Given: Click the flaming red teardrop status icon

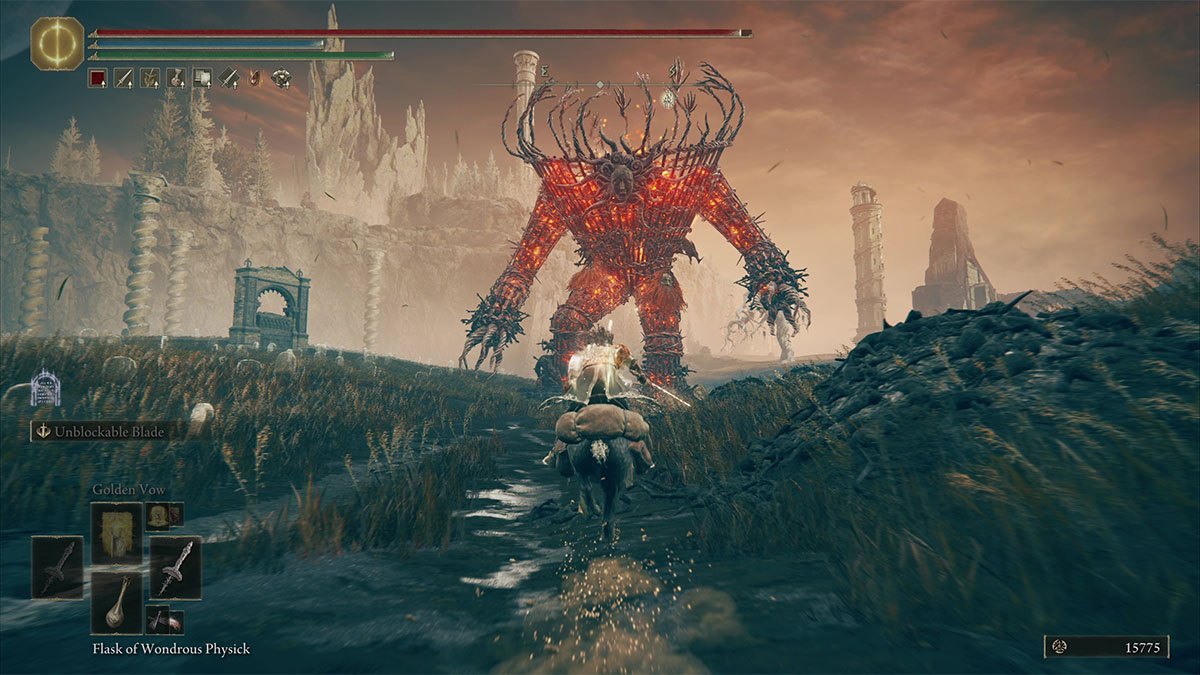Looking at the screenshot, I should pos(255,78).
